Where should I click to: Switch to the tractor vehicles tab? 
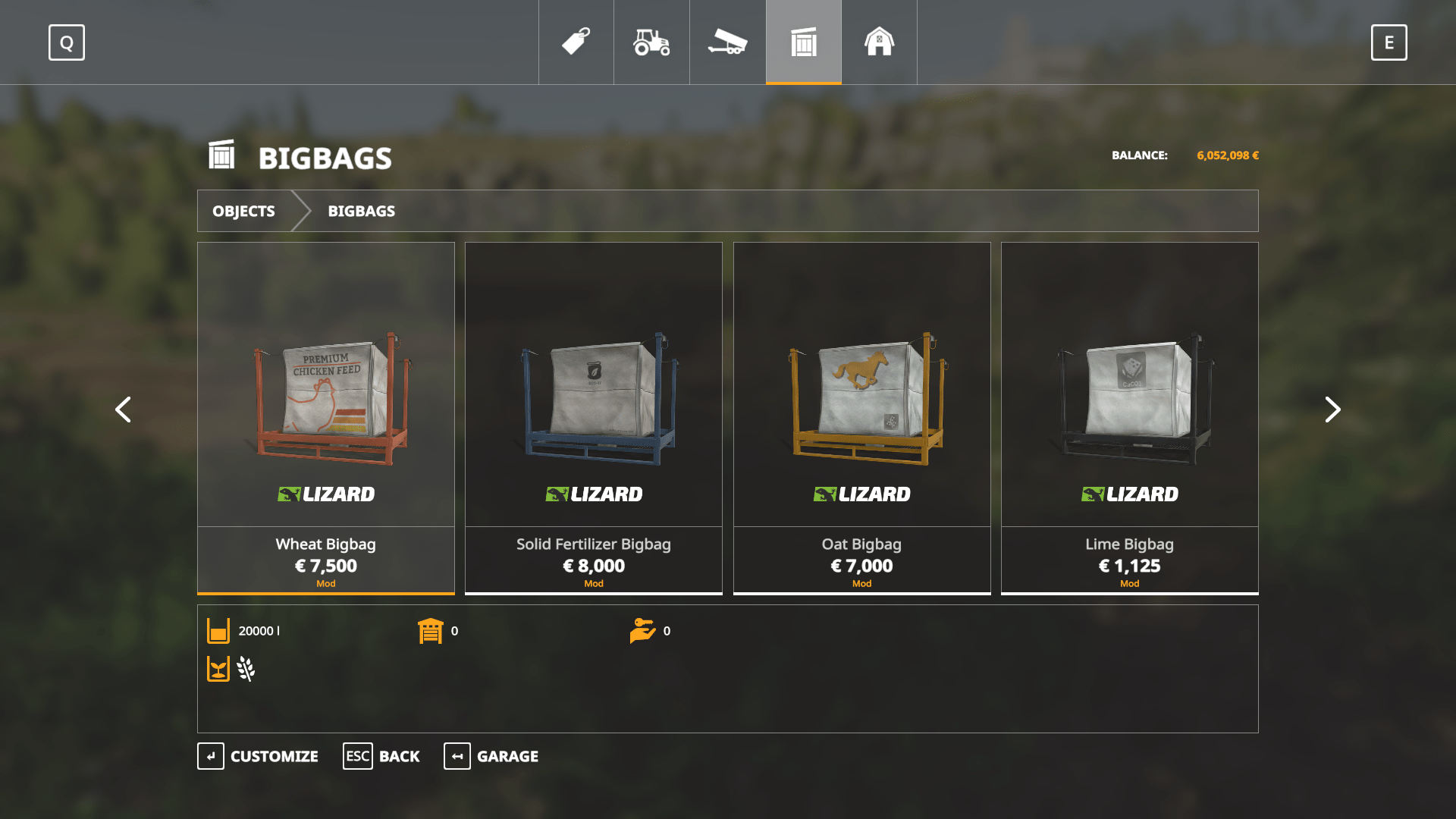[652, 42]
